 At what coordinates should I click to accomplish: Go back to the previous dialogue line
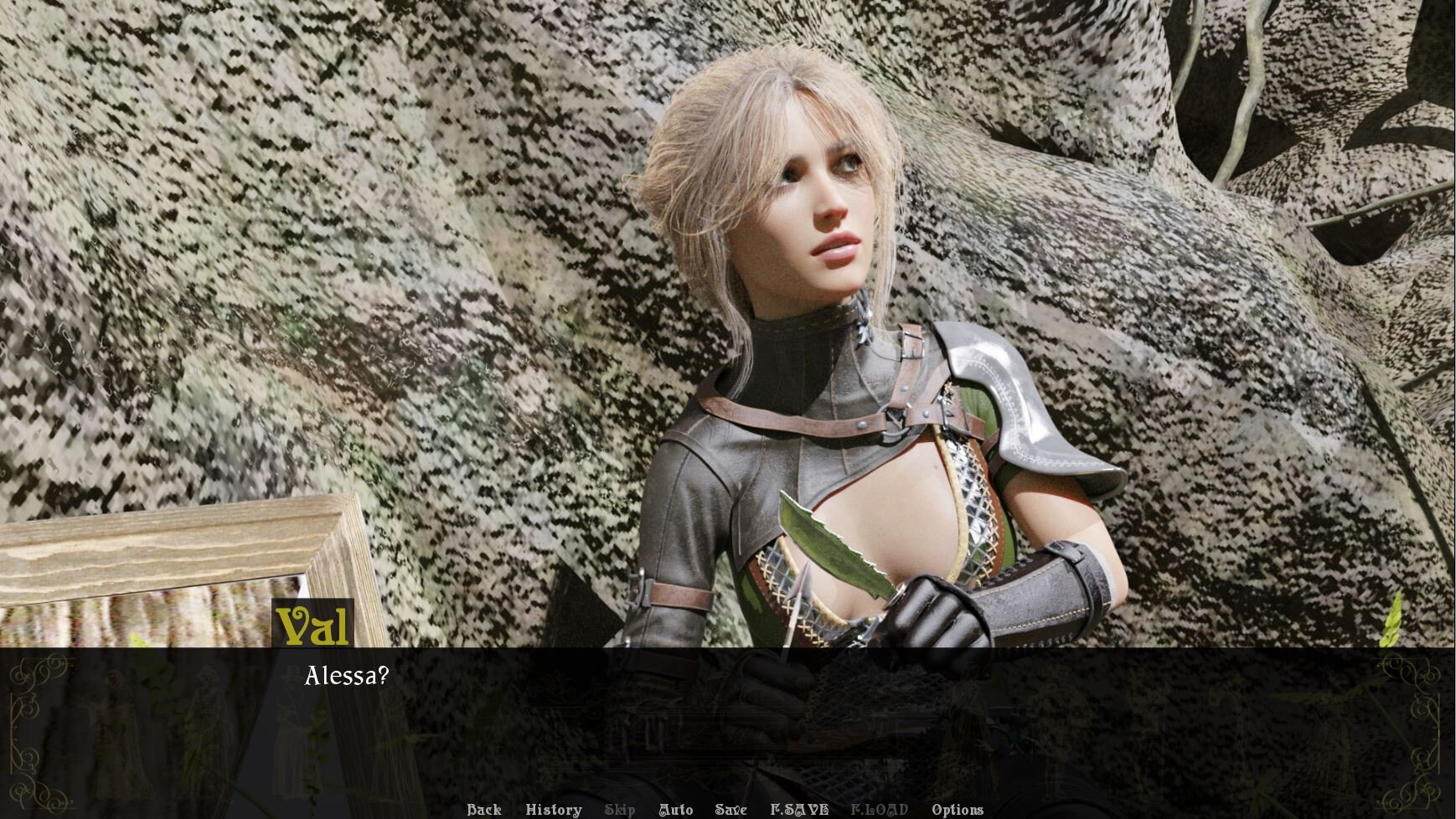pyautogui.click(x=483, y=809)
